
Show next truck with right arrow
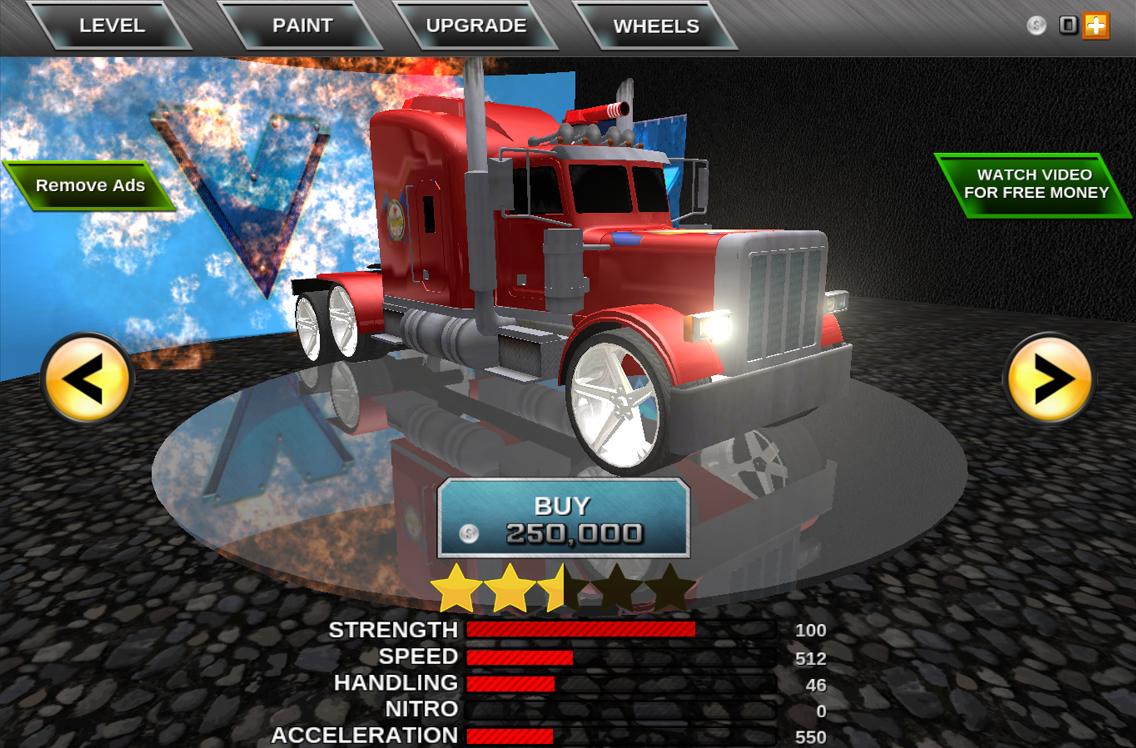pyautogui.click(x=1049, y=380)
